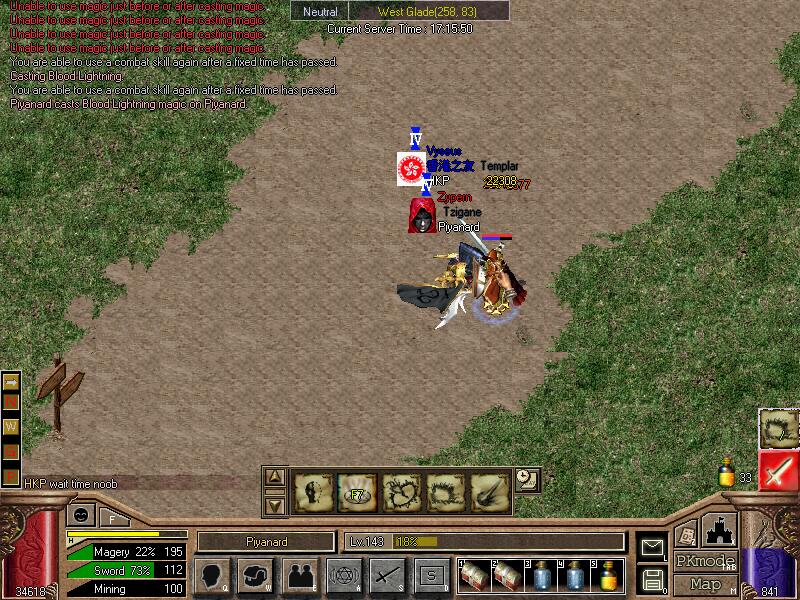Open the sword combat skills icon
Viewport: 800px width, 600px height.
(386, 575)
